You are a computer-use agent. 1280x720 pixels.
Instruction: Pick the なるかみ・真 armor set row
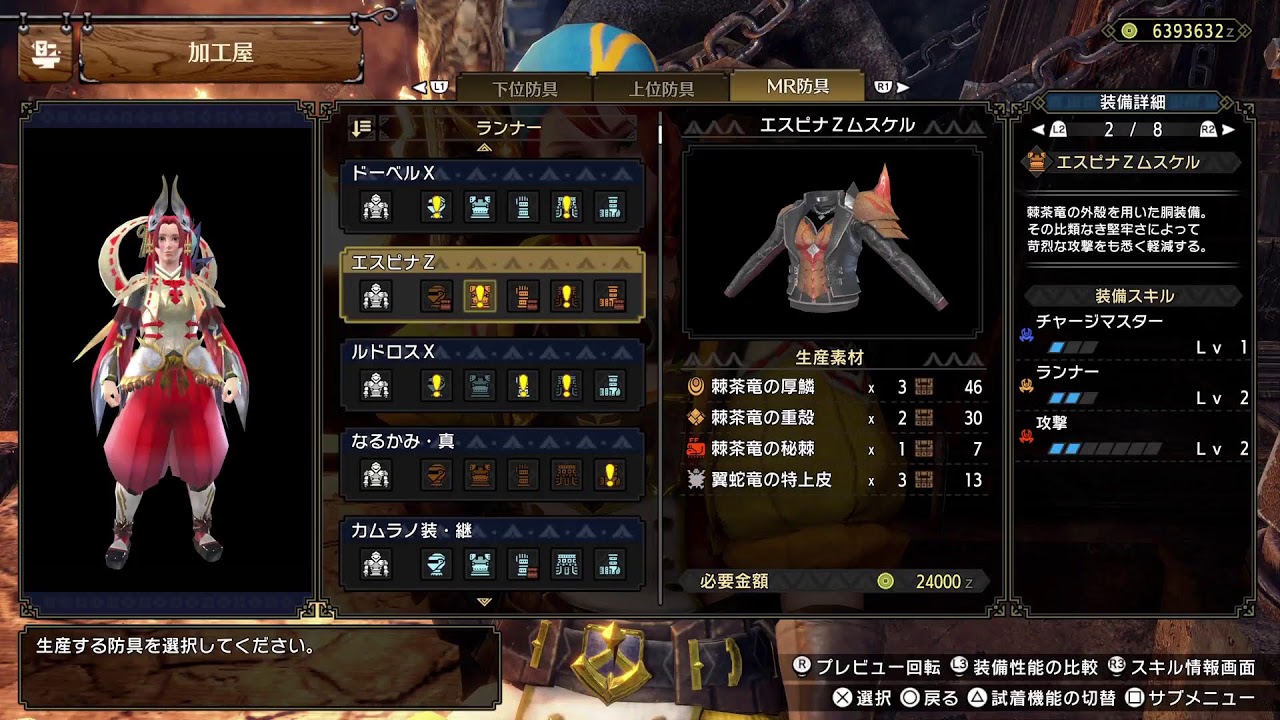coord(492,463)
